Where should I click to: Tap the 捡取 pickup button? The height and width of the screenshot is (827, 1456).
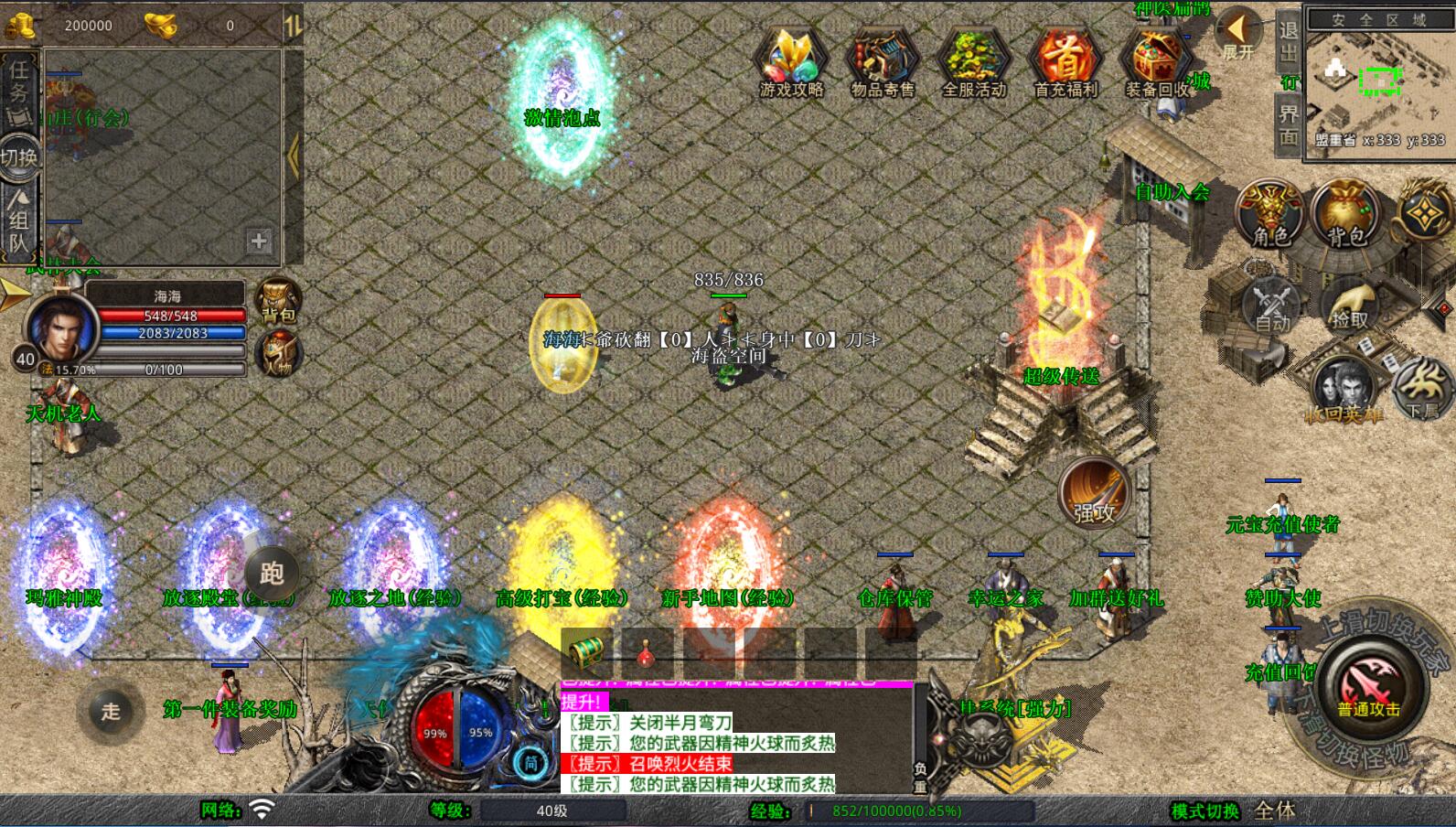click(1349, 305)
